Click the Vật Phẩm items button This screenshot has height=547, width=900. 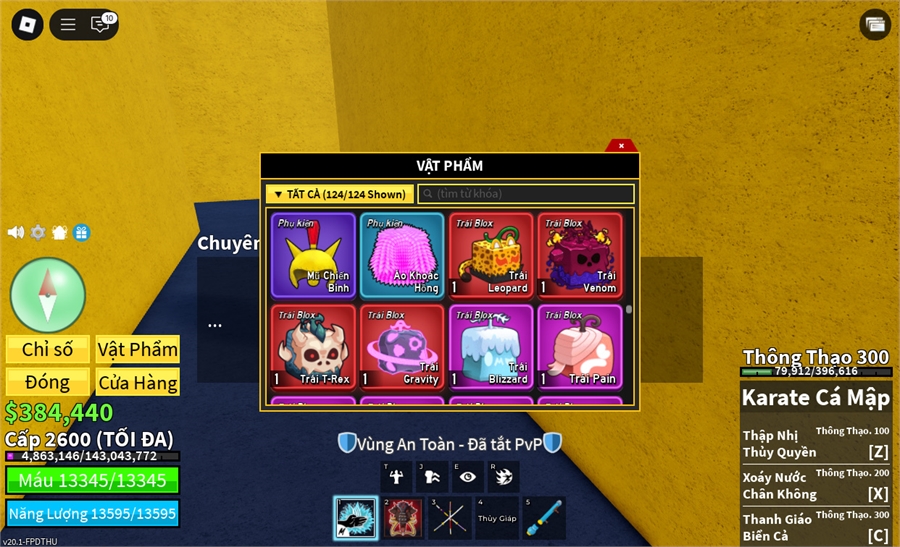click(138, 349)
